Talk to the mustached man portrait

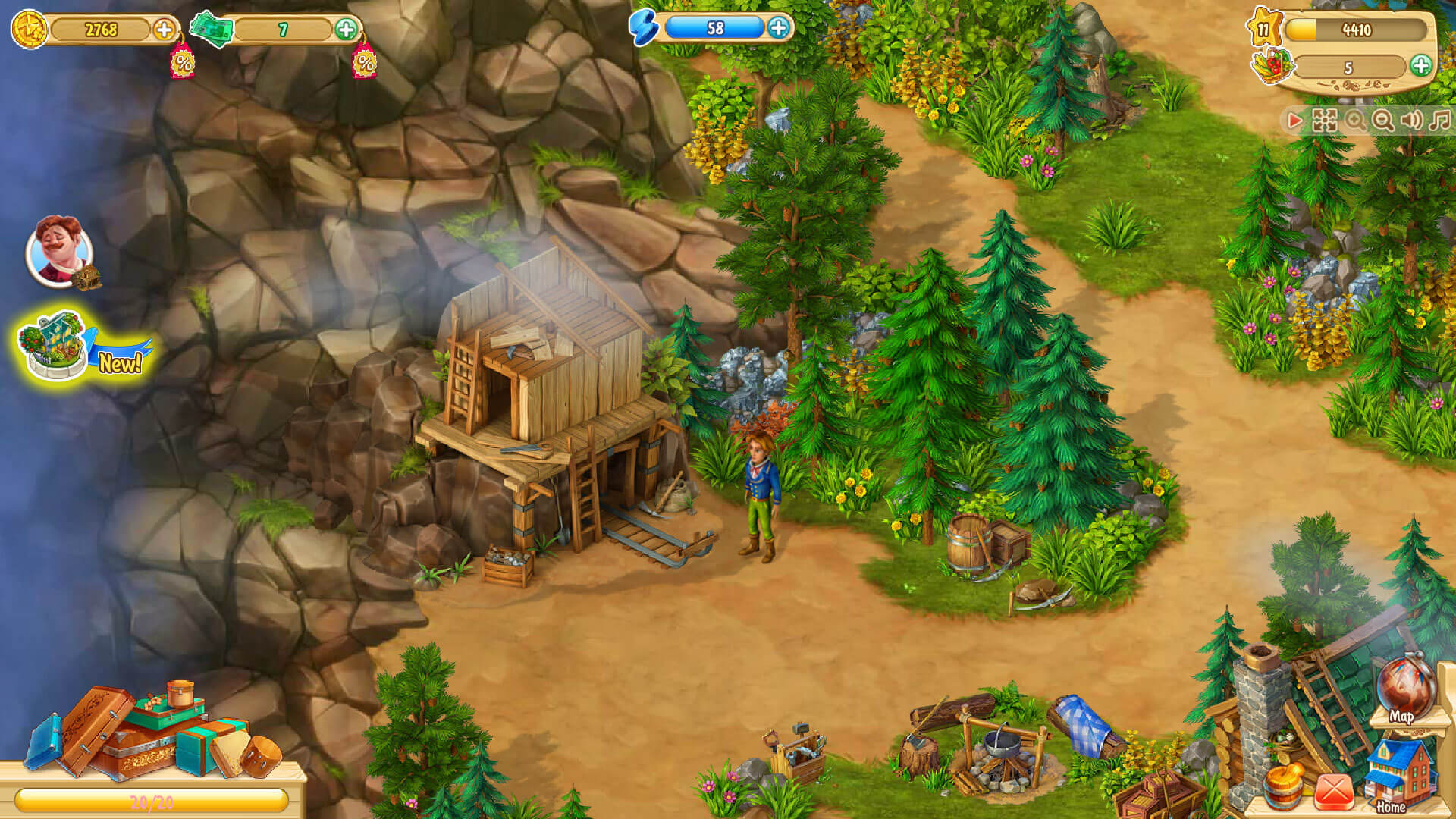(59, 250)
